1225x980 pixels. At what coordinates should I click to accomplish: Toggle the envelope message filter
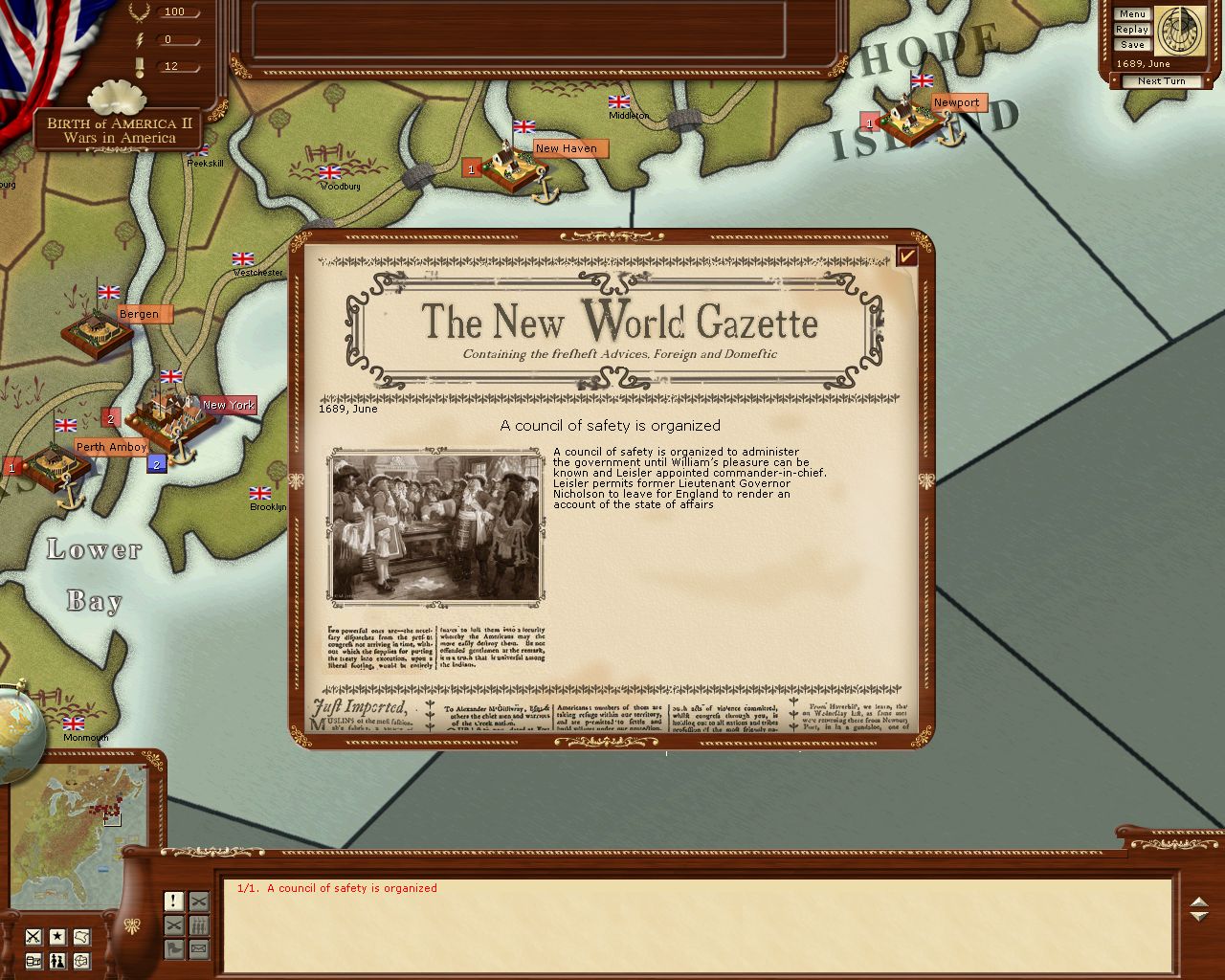pyautogui.click(x=198, y=949)
